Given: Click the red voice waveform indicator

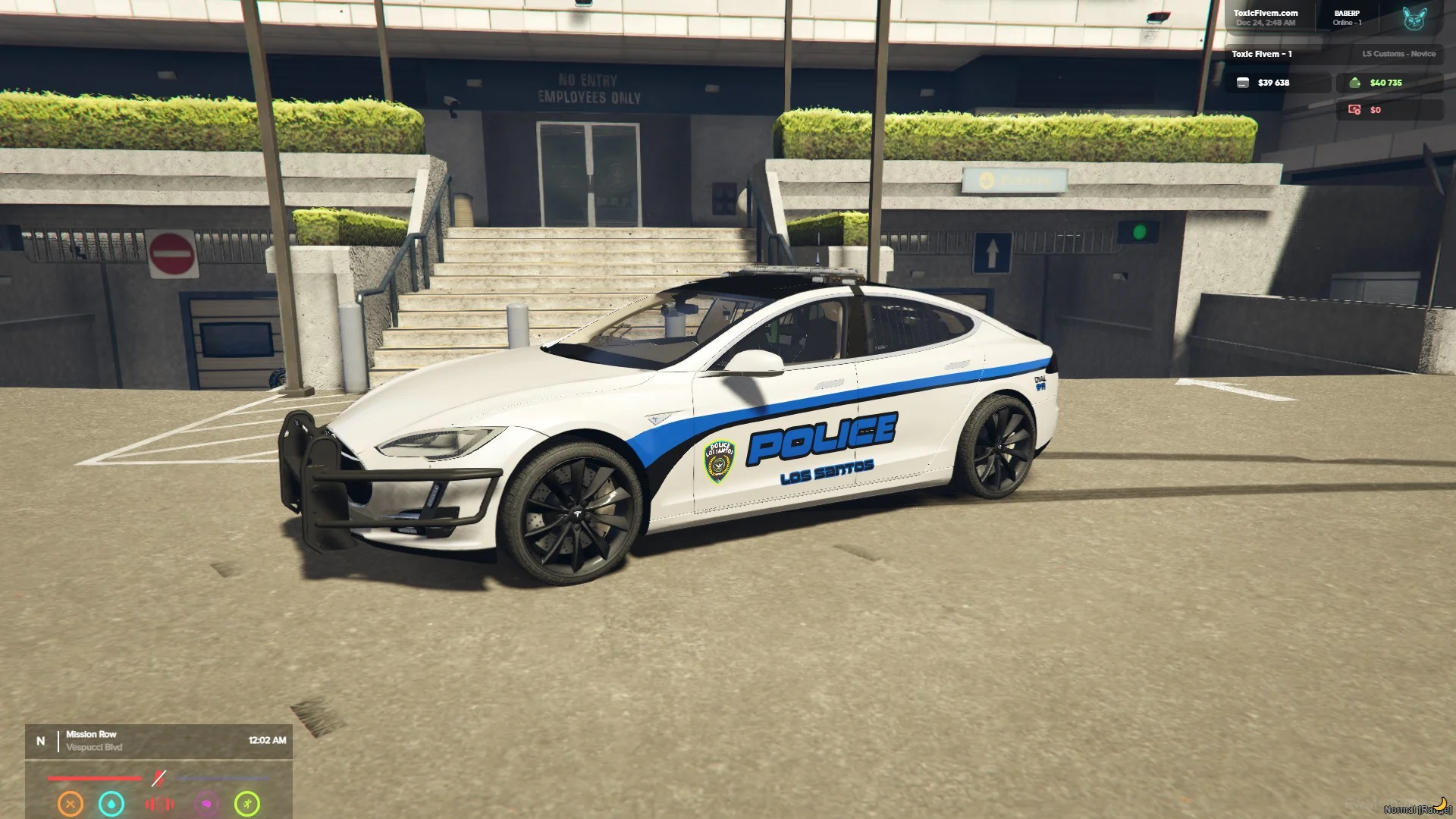Looking at the screenshot, I should 159,804.
